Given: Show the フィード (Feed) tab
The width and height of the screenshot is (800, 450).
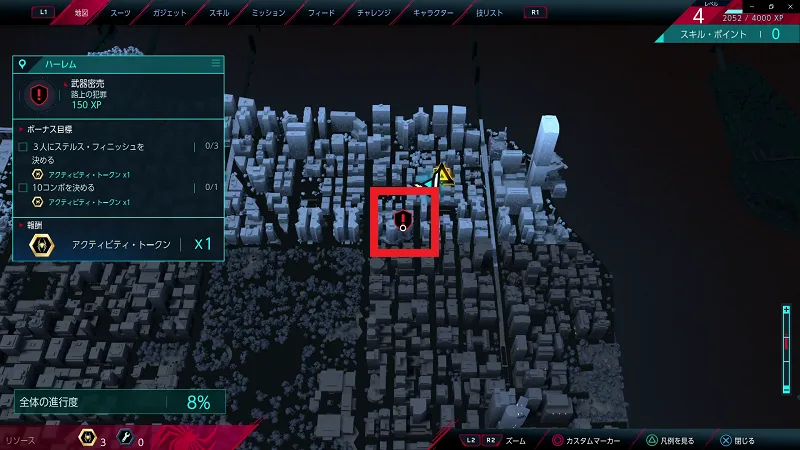Looking at the screenshot, I should click(x=321, y=13).
